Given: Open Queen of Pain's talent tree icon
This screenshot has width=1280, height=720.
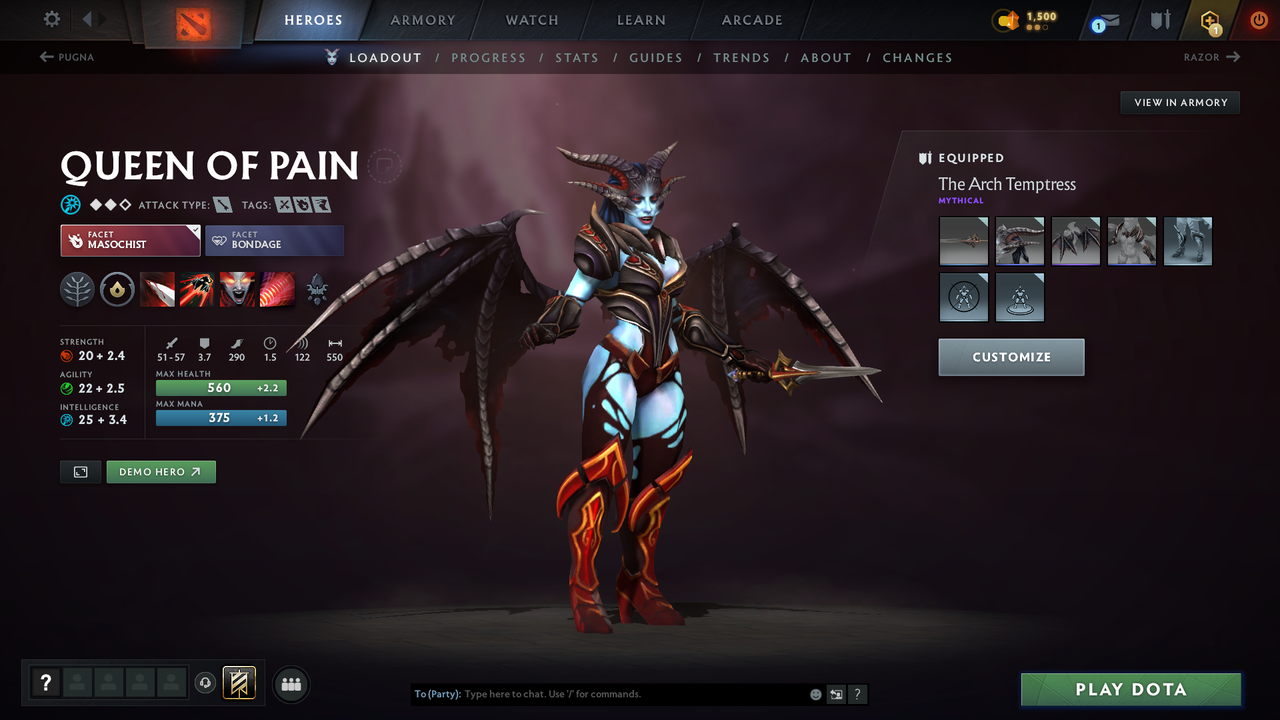Looking at the screenshot, I should tap(77, 290).
